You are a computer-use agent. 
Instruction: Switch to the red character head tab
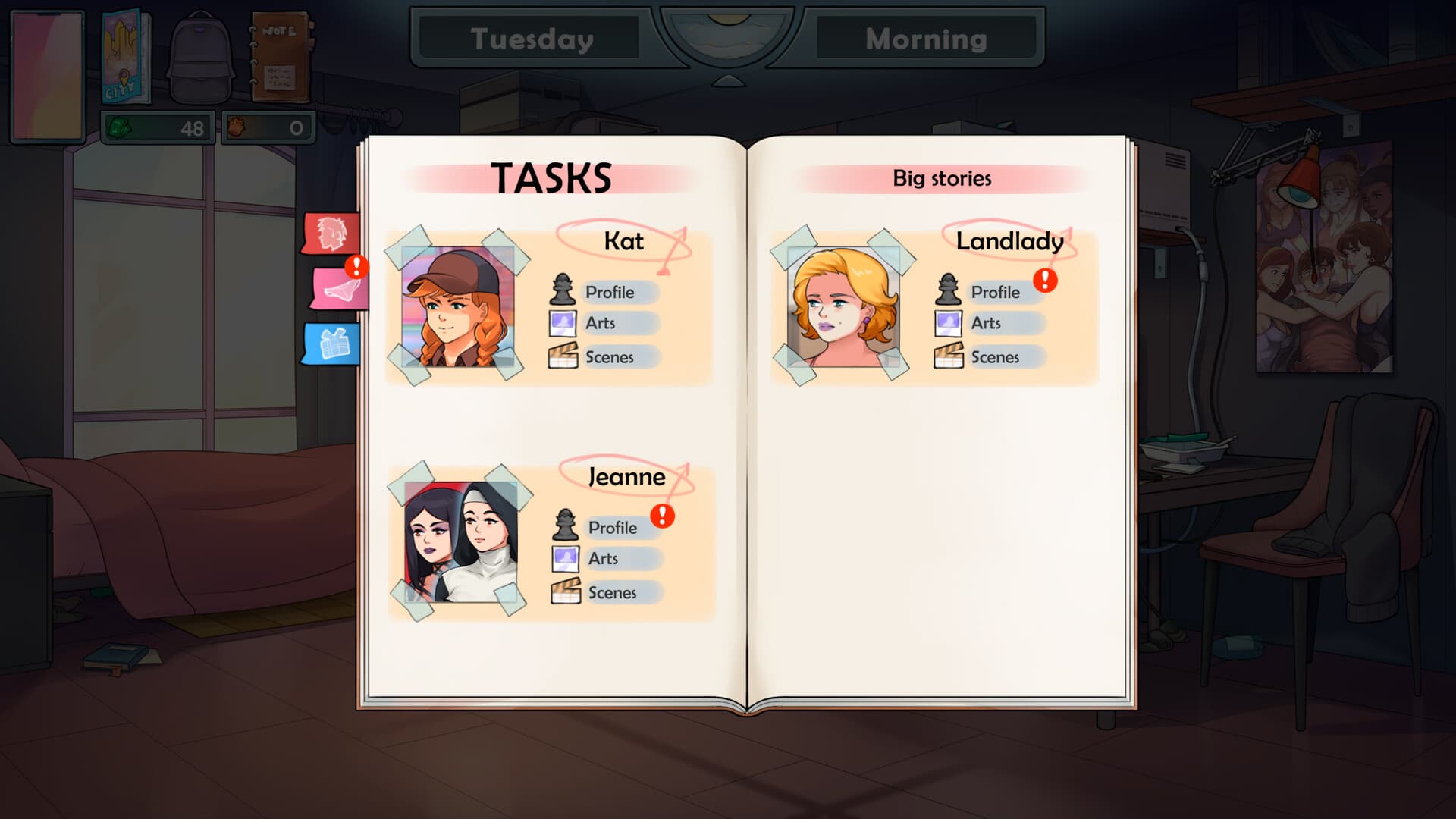[331, 233]
